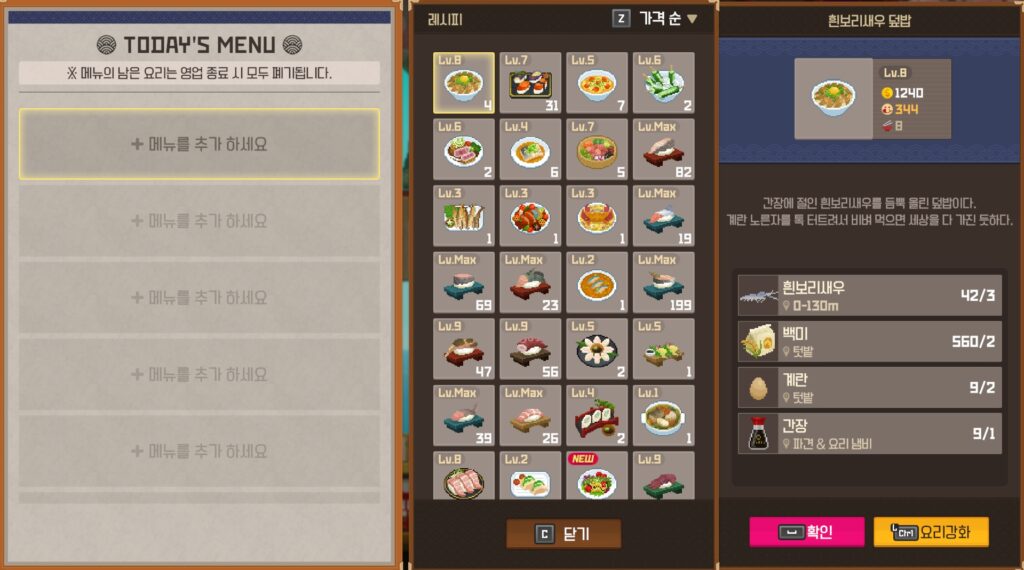Select the salad recipe marked NEW
This screenshot has height=570, width=1024.
(x=597, y=476)
